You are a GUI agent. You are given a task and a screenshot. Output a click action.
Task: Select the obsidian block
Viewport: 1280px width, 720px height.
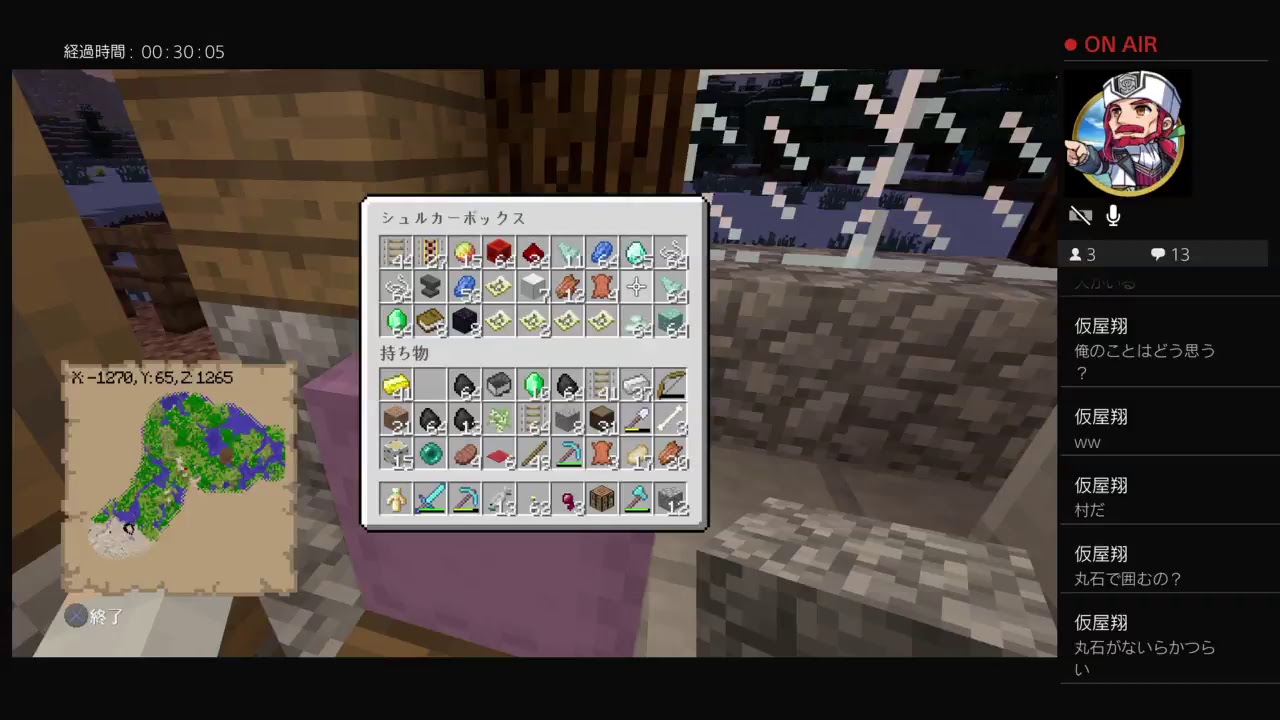[x=462, y=320]
